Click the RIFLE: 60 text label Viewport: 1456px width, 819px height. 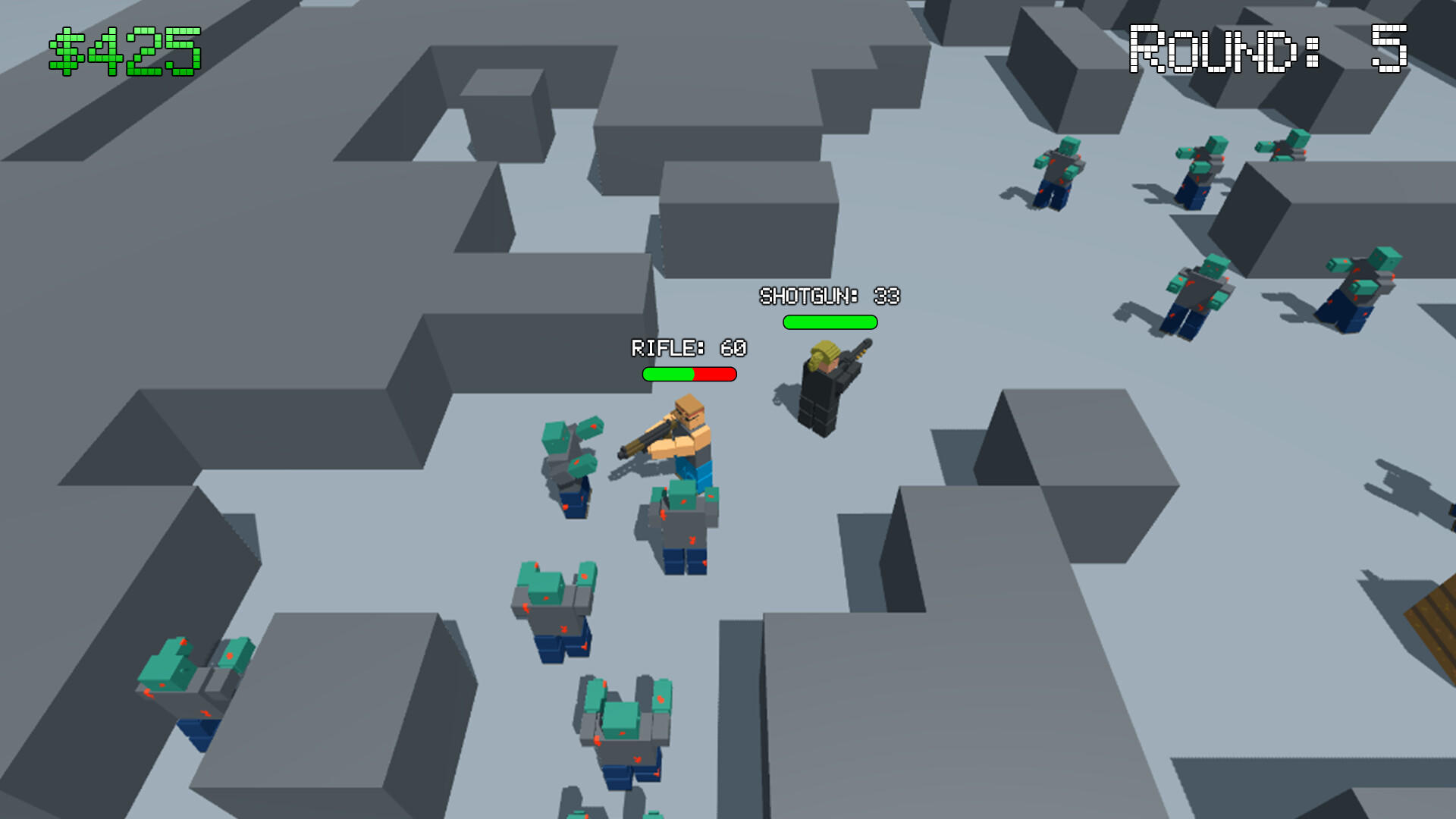[x=689, y=350]
